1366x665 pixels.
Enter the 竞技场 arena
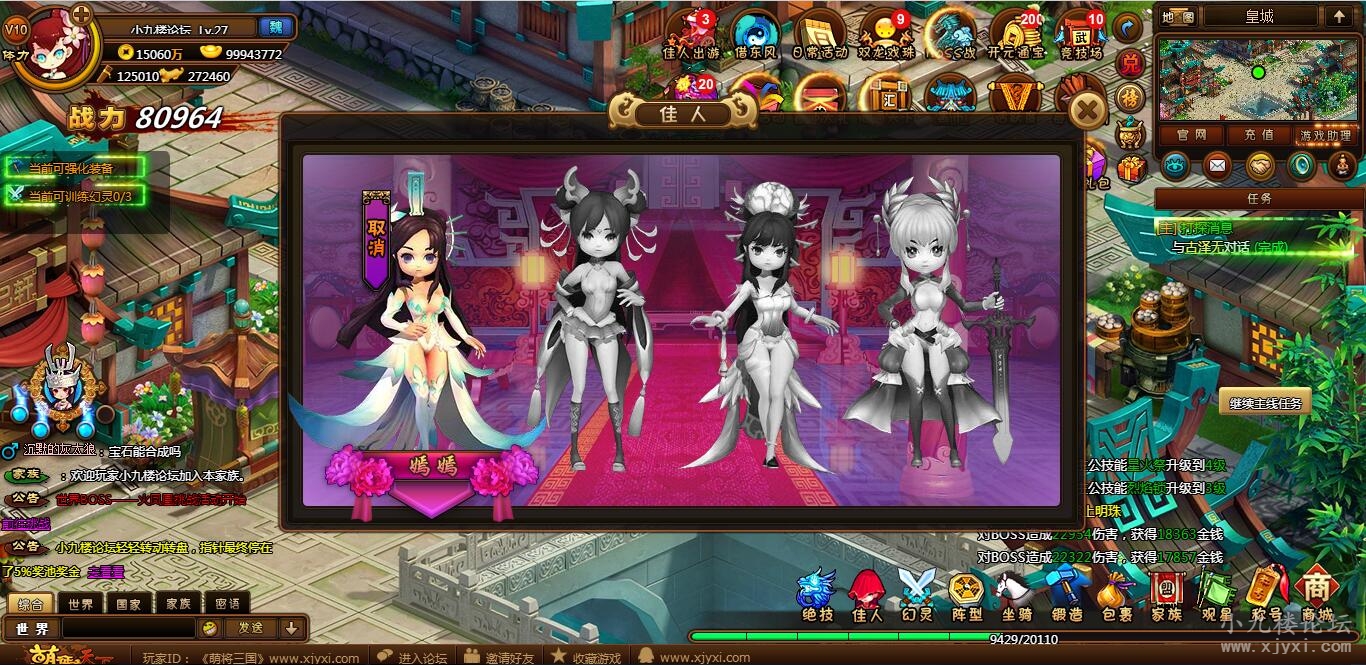(1080, 35)
